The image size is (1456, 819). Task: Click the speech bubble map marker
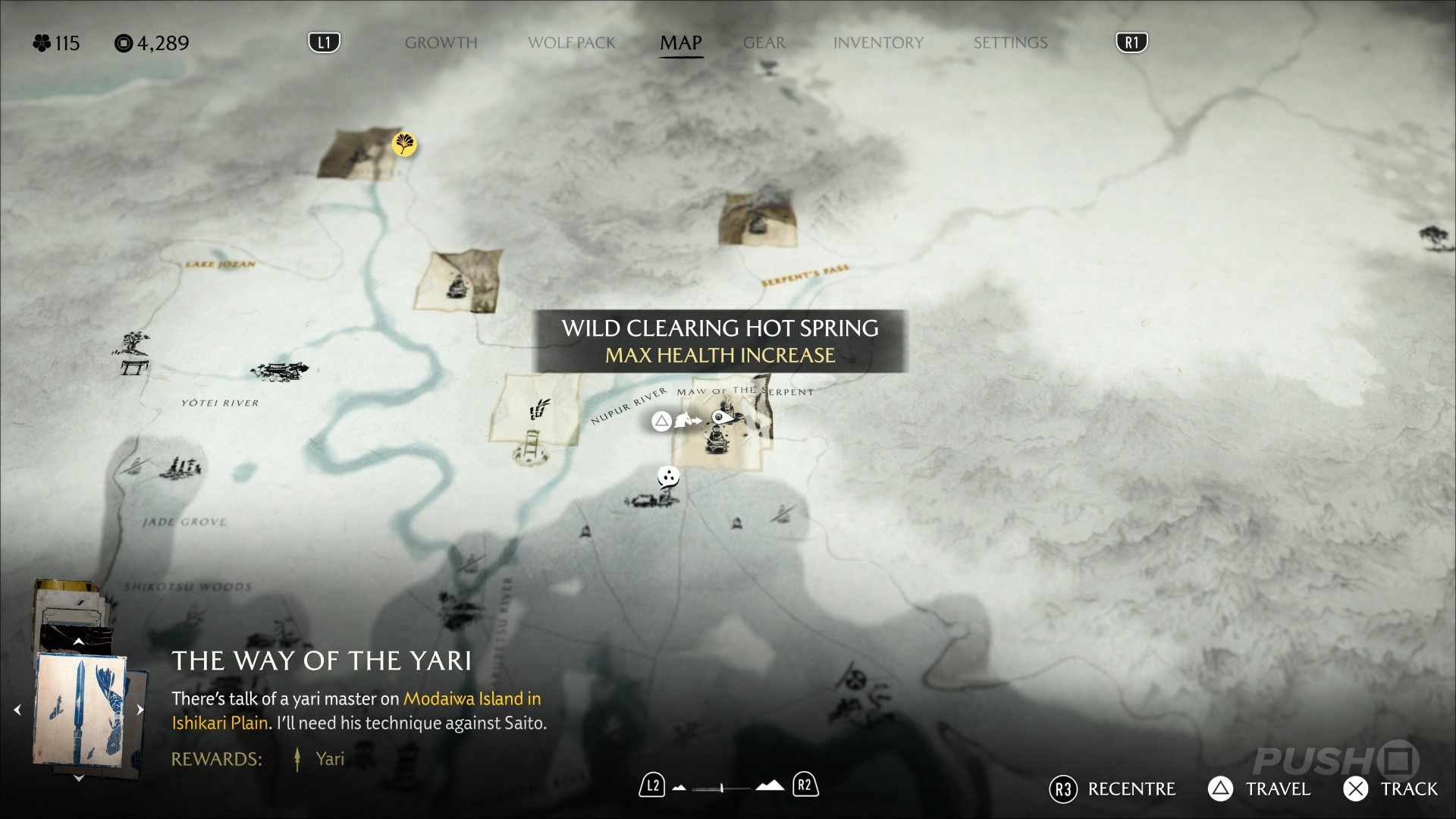coord(667,477)
